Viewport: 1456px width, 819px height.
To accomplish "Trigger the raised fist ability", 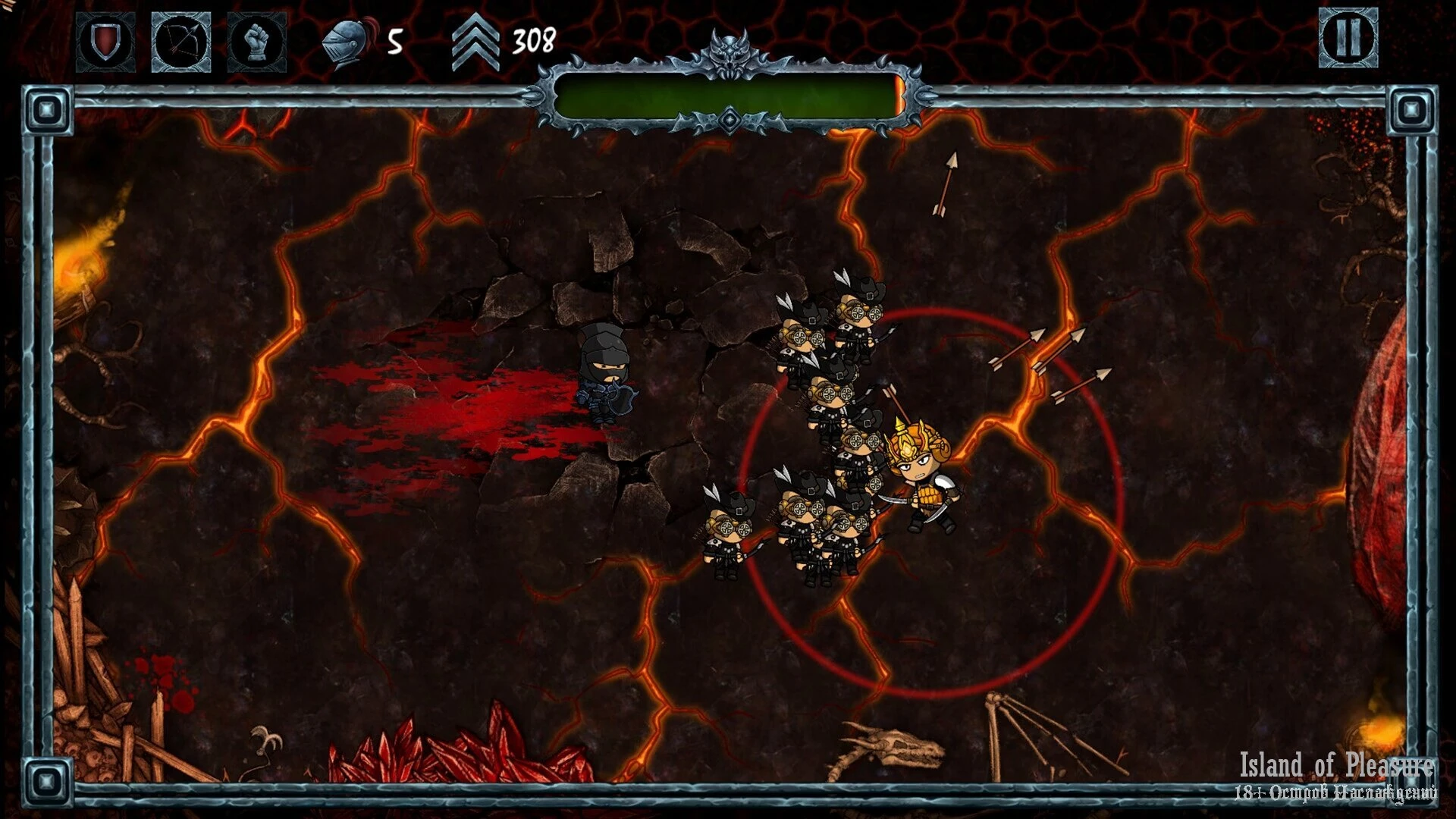I will coord(257,42).
